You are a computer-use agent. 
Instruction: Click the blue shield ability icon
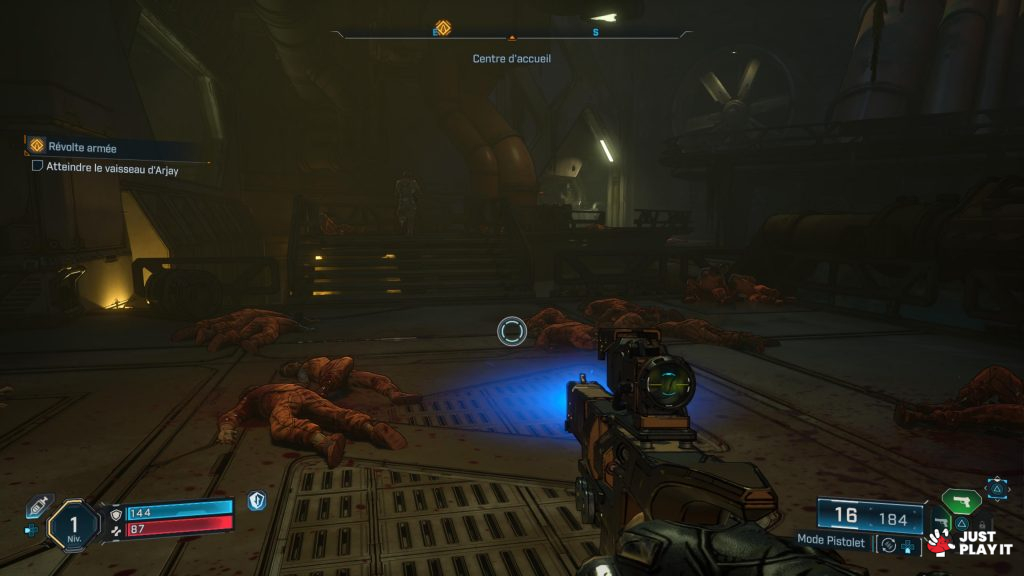click(x=257, y=500)
